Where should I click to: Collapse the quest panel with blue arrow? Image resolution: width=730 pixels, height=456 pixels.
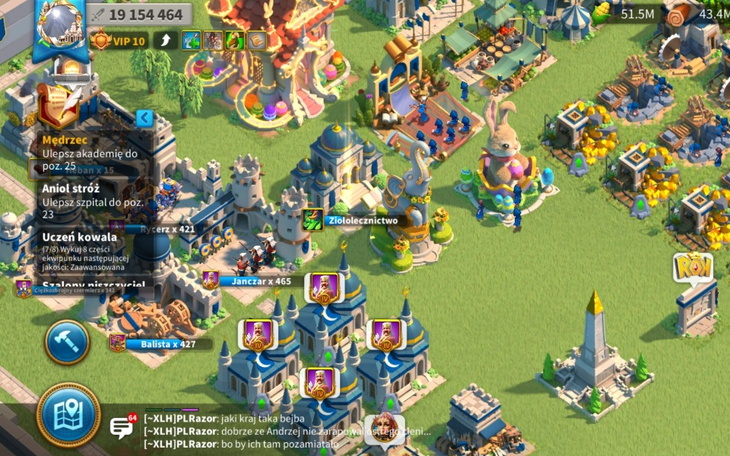tap(145, 118)
